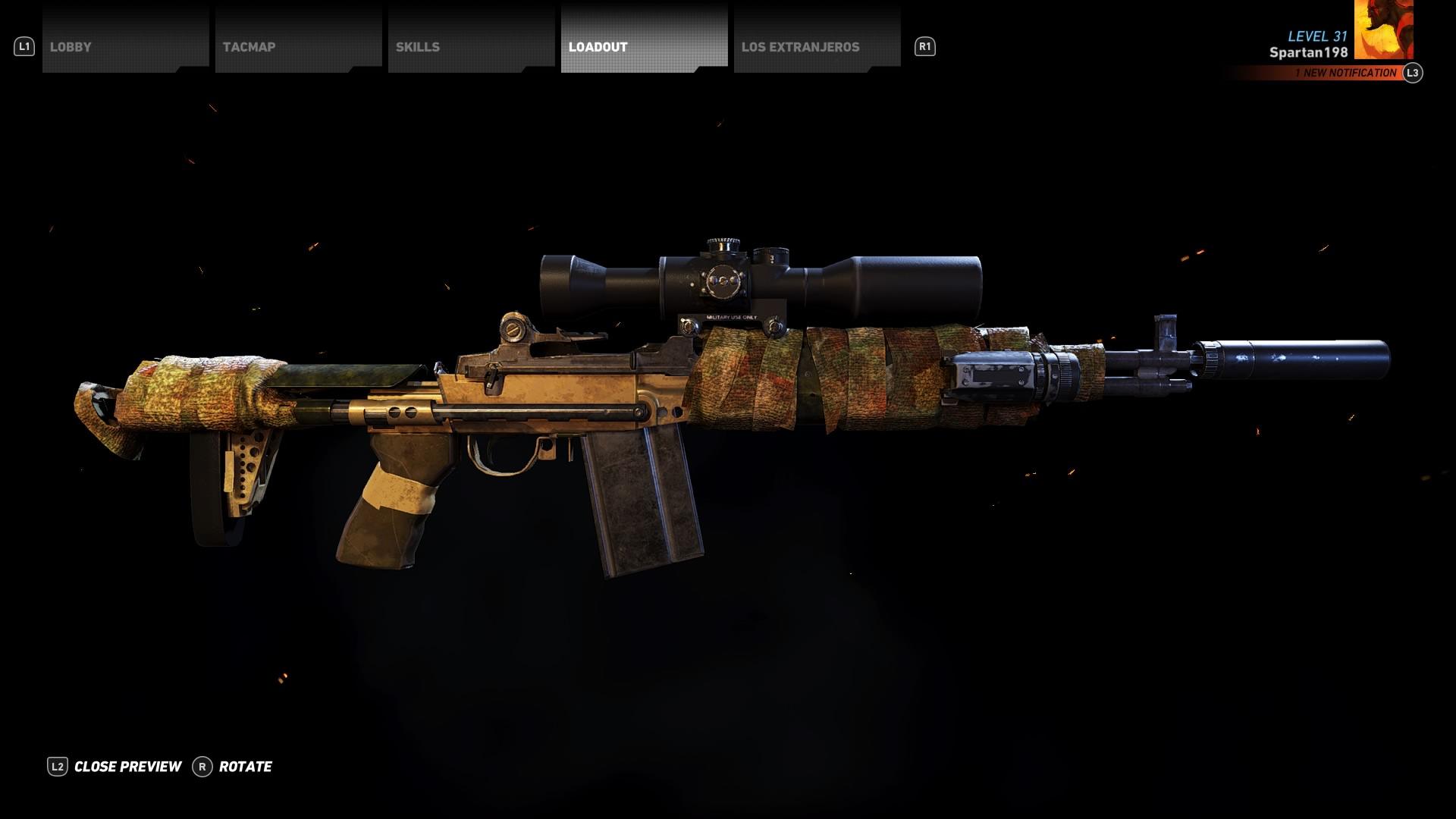Open the Los Extranjeros tab
This screenshot has height=819, width=1456.
click(817, 46)
